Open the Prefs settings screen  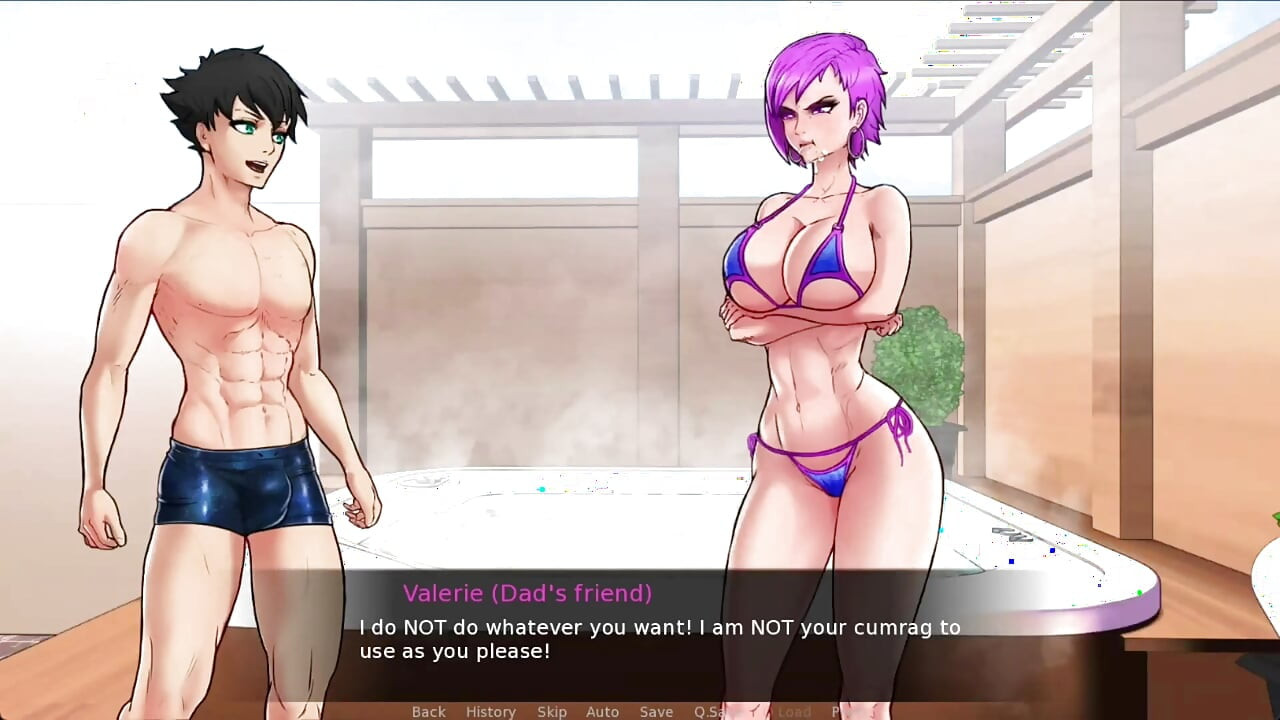tap(843, 711)
